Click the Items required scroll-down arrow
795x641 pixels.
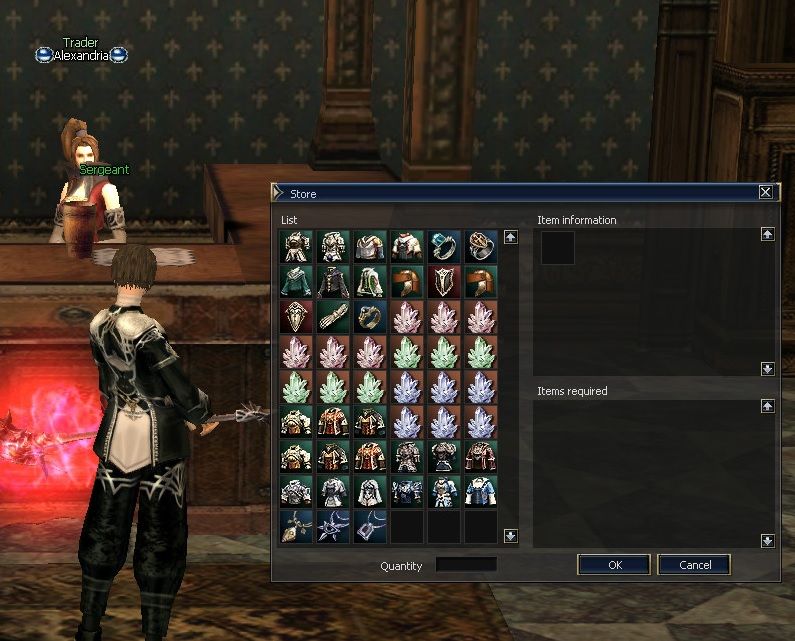pyautogui.click(x=767, y=540)
